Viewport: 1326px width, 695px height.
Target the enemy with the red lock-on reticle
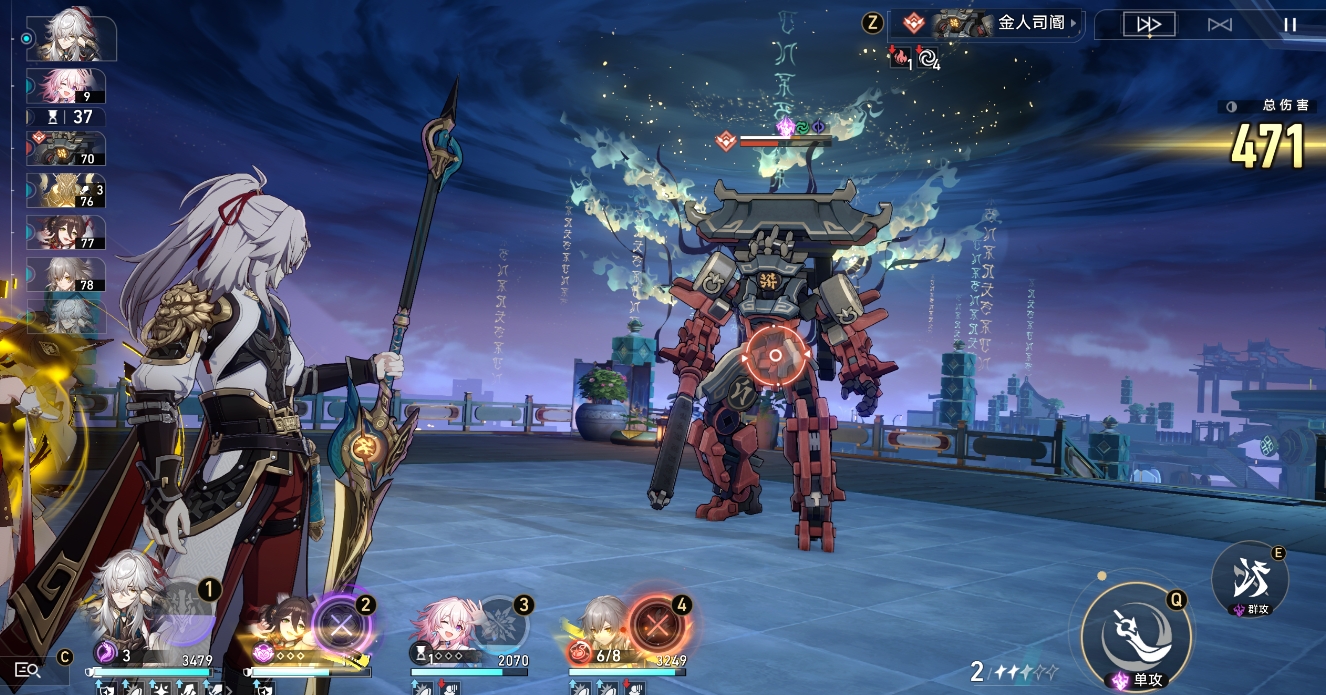click(x=774, y=355)
